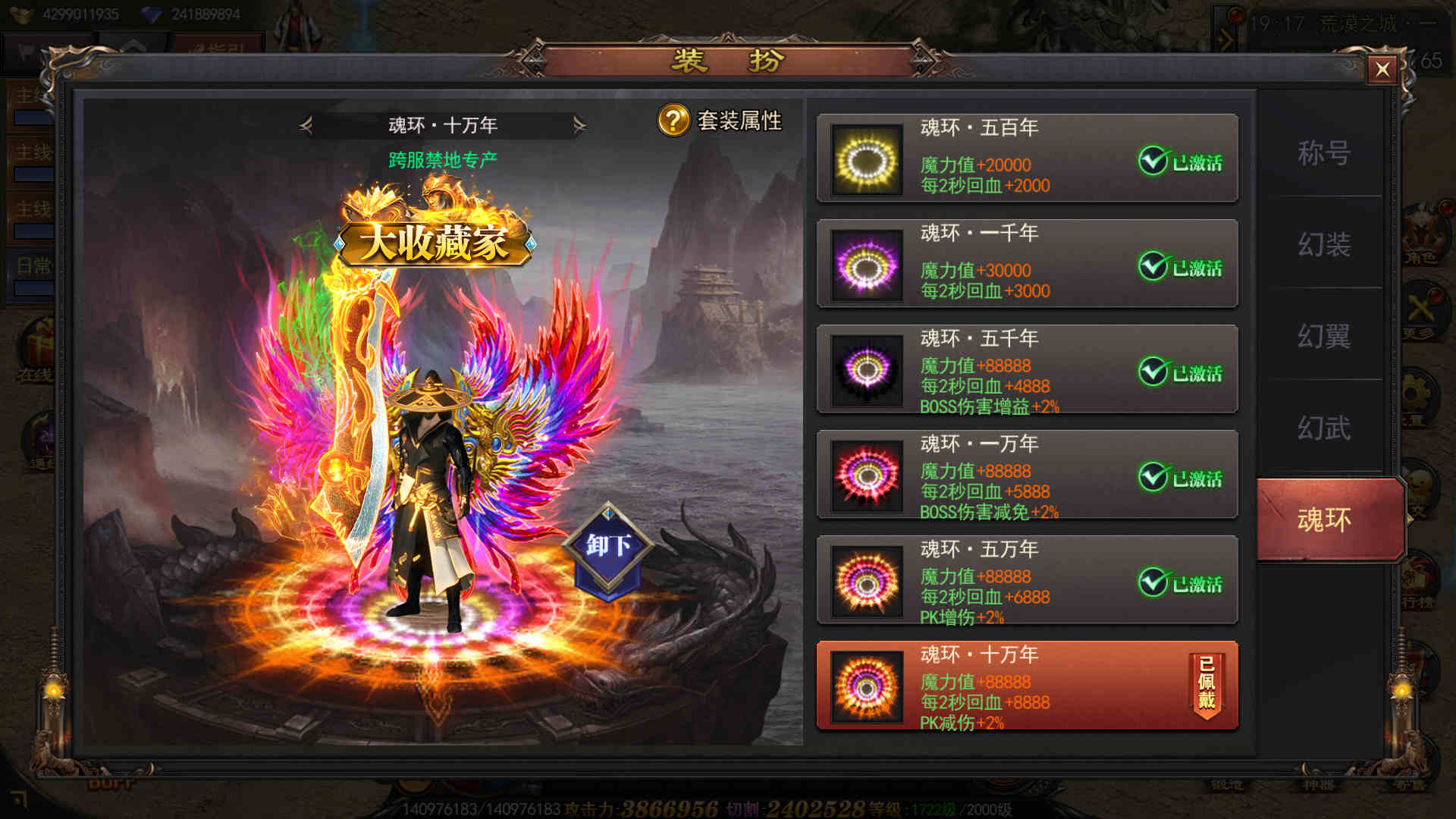Select the 魂环·一万年 ring row
This screenshot has width=1456, height=819.
[1027, 475]
